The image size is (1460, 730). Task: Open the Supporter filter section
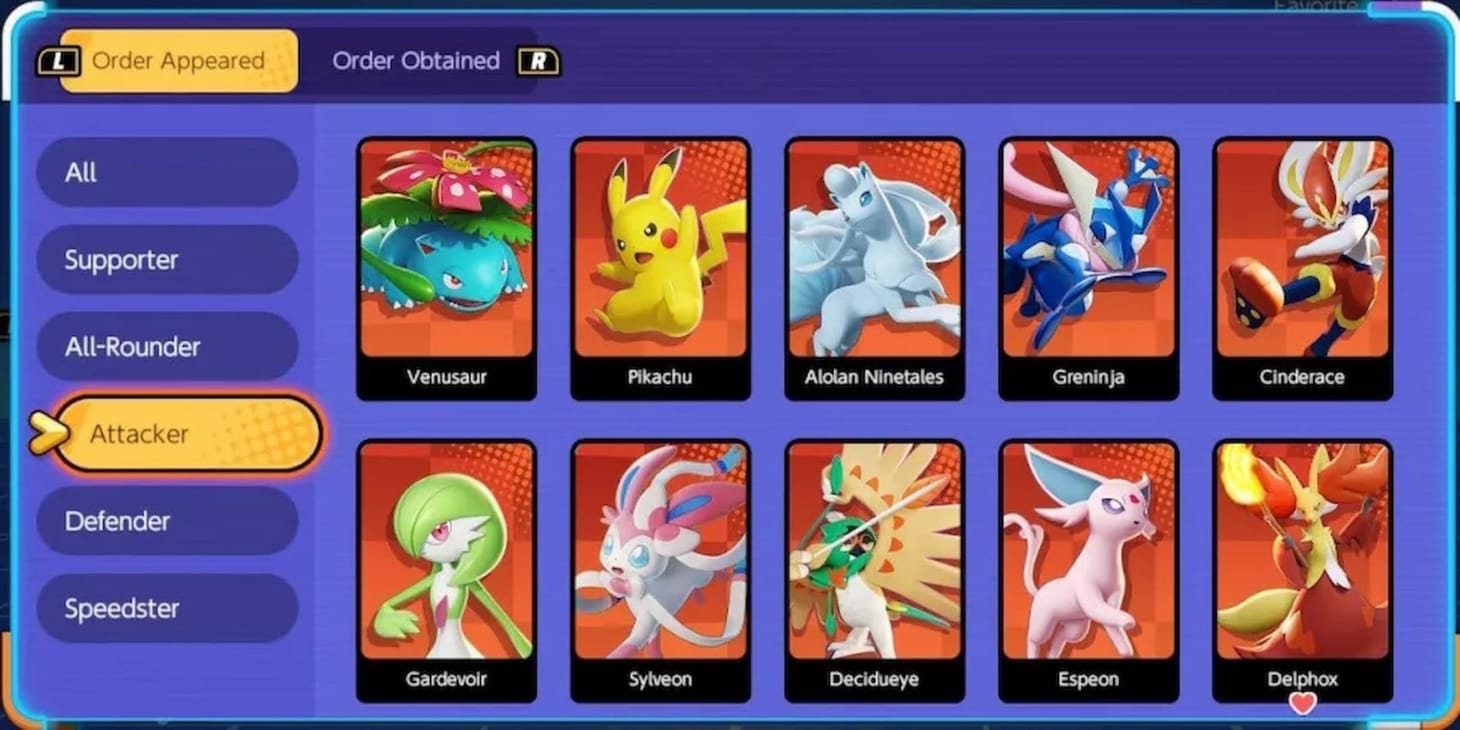tap(167, 259)
